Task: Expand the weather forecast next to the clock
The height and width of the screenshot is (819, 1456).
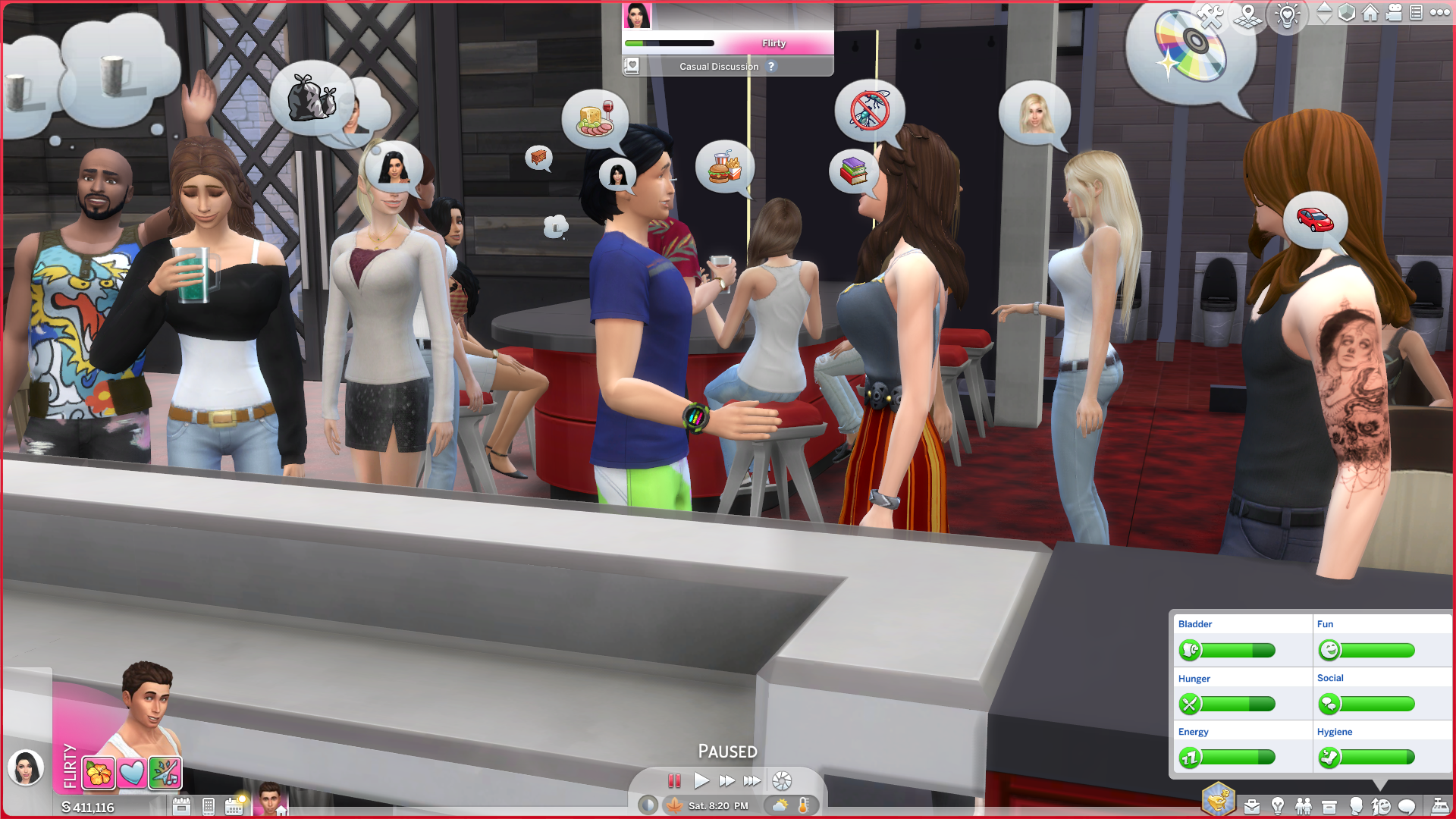Action: point(779,805)
